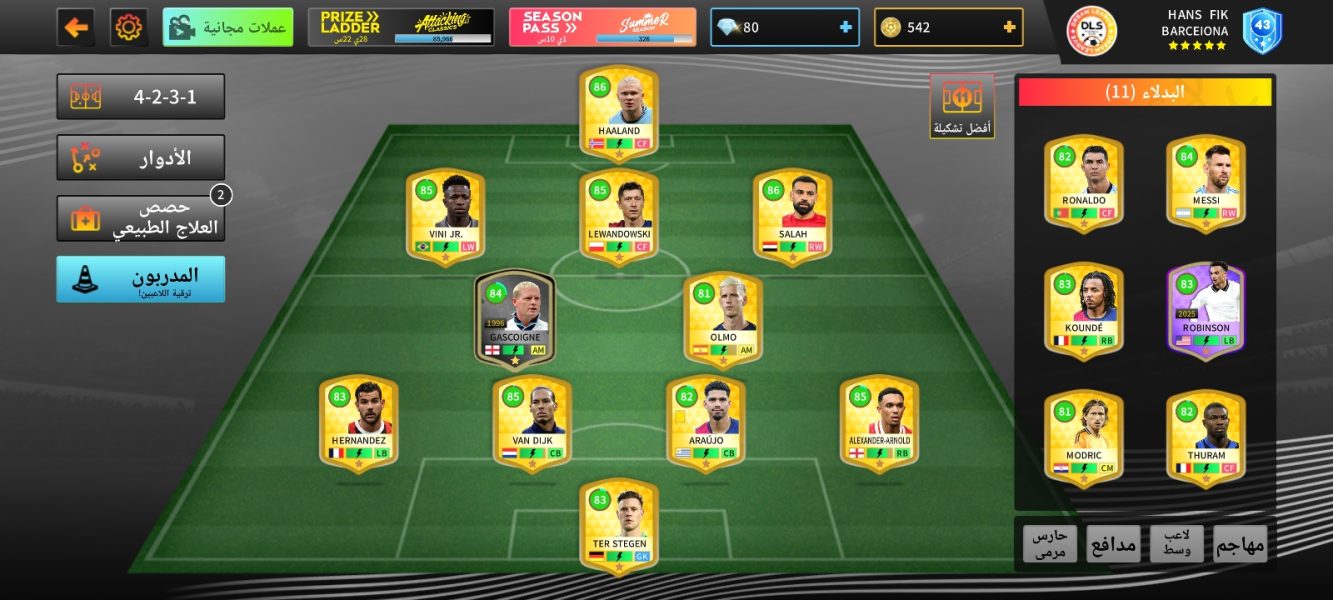Open the blue coaches button with the cone
Viewport: 1333px width, 600px height.
click(x=141, y=279)
